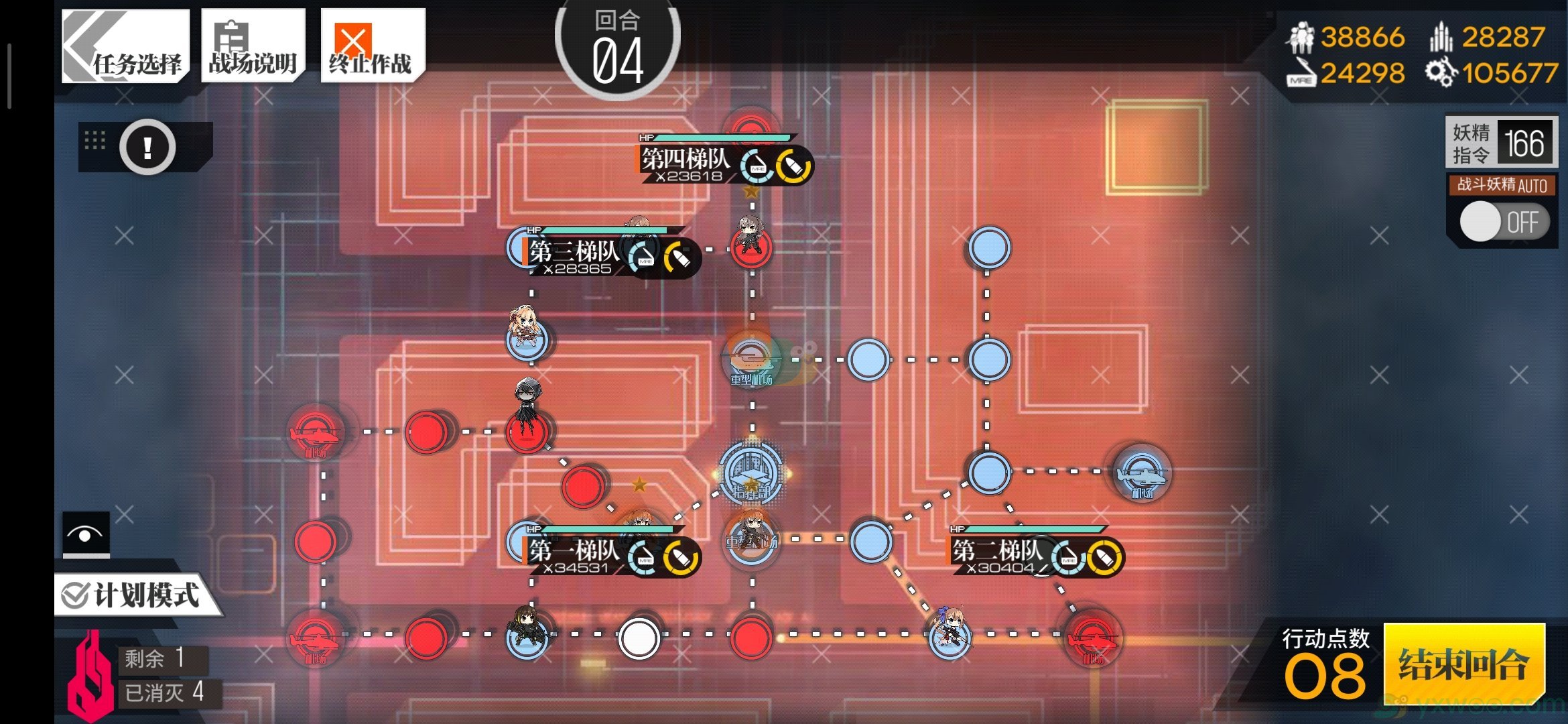
Task: Abort the operation with 终止作战
Action: coord(372,47)
